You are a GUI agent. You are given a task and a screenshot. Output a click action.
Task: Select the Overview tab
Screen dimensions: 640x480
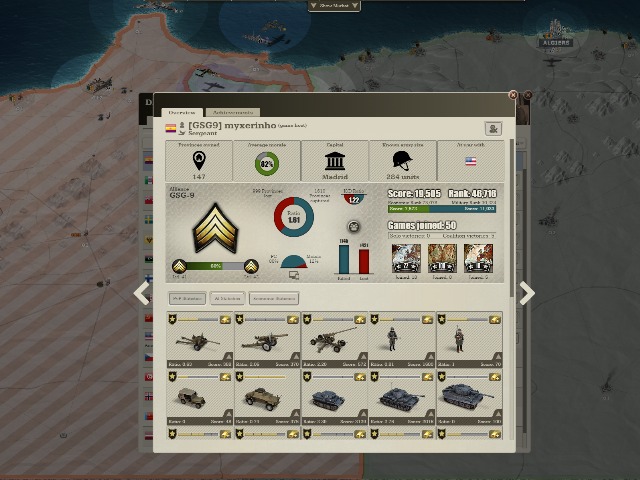tap(181, 113)
